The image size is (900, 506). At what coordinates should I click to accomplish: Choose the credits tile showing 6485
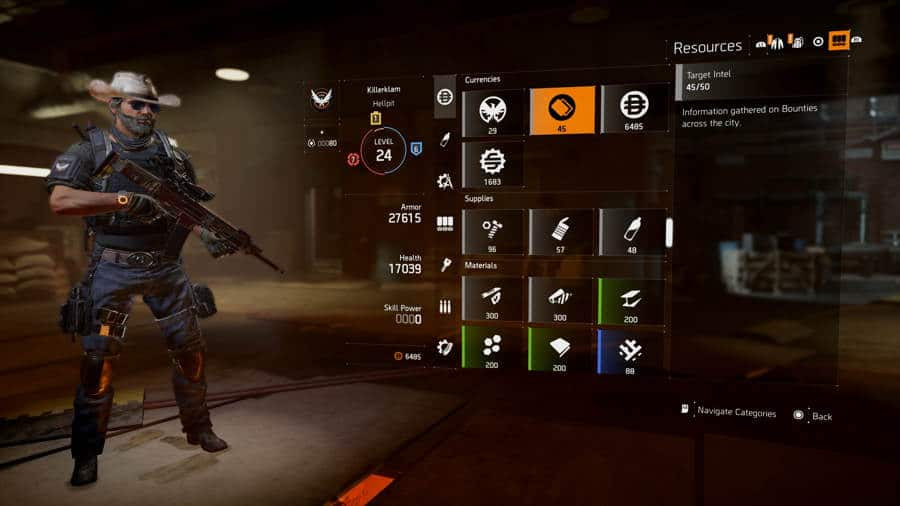coord(632,109)
